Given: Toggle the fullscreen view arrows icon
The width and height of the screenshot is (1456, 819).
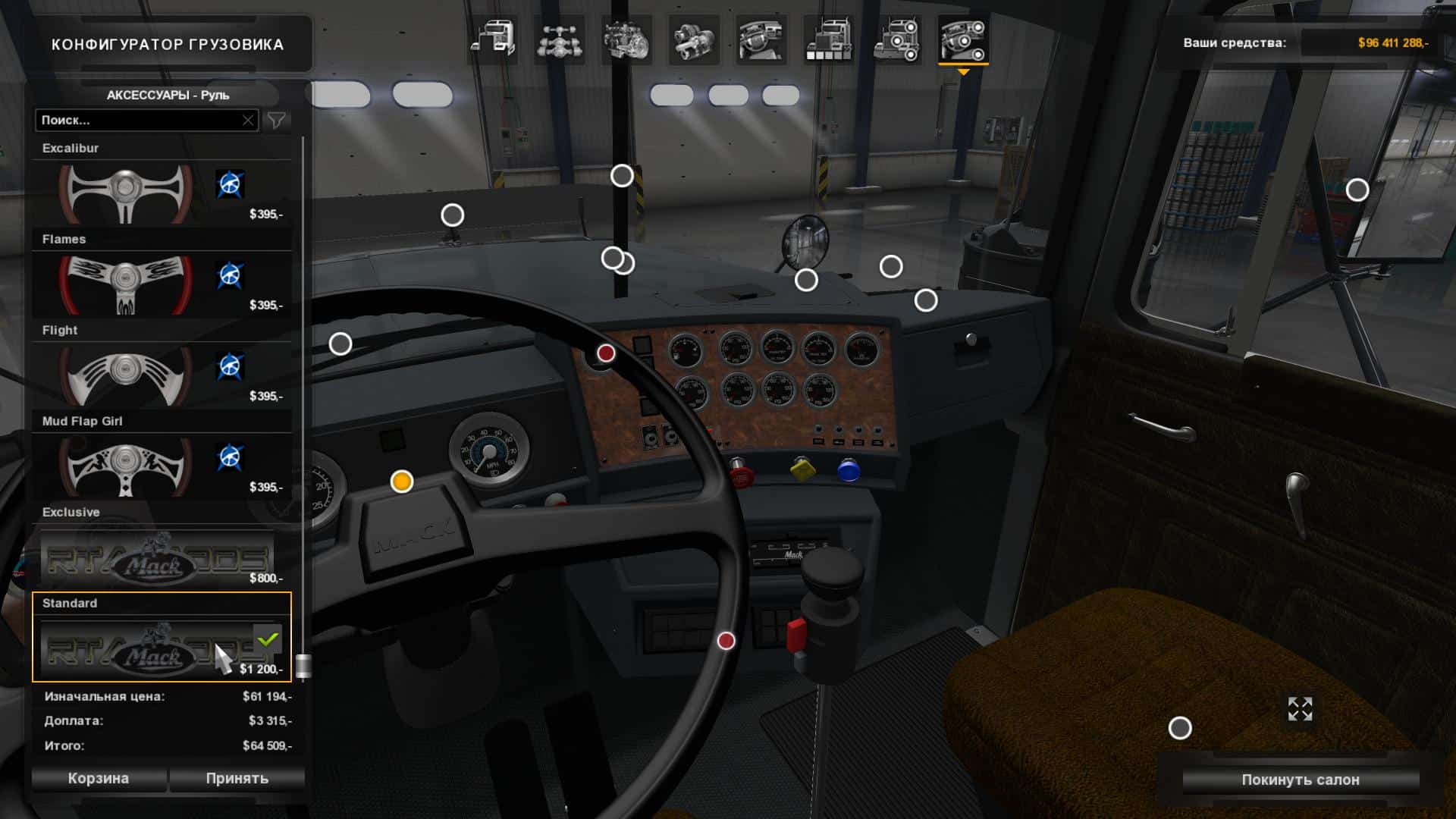Looking at the screenshot, I should click(1300, 709).
